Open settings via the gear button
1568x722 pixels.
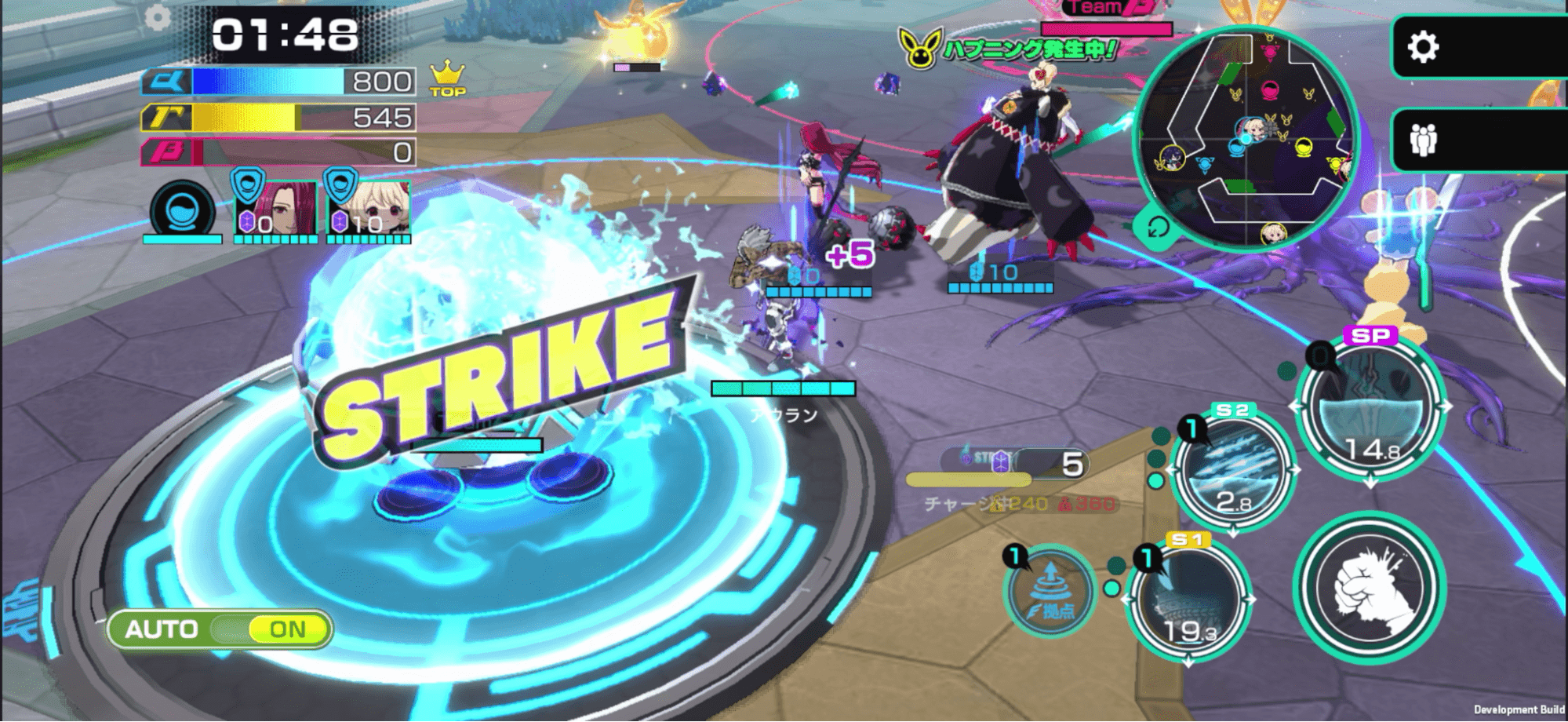click(1424, 47)
